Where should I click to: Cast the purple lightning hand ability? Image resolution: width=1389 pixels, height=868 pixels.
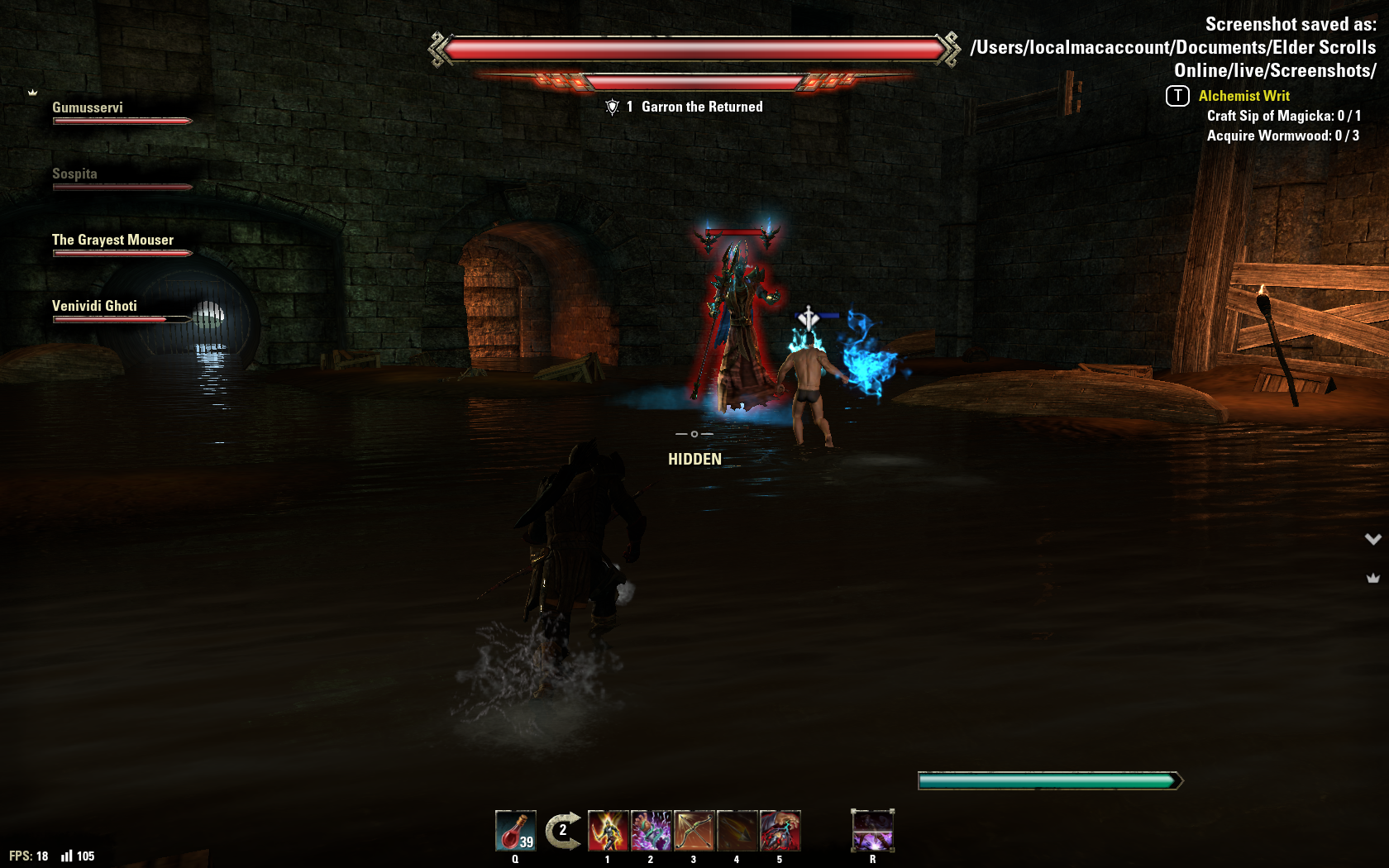click(651, 831)
